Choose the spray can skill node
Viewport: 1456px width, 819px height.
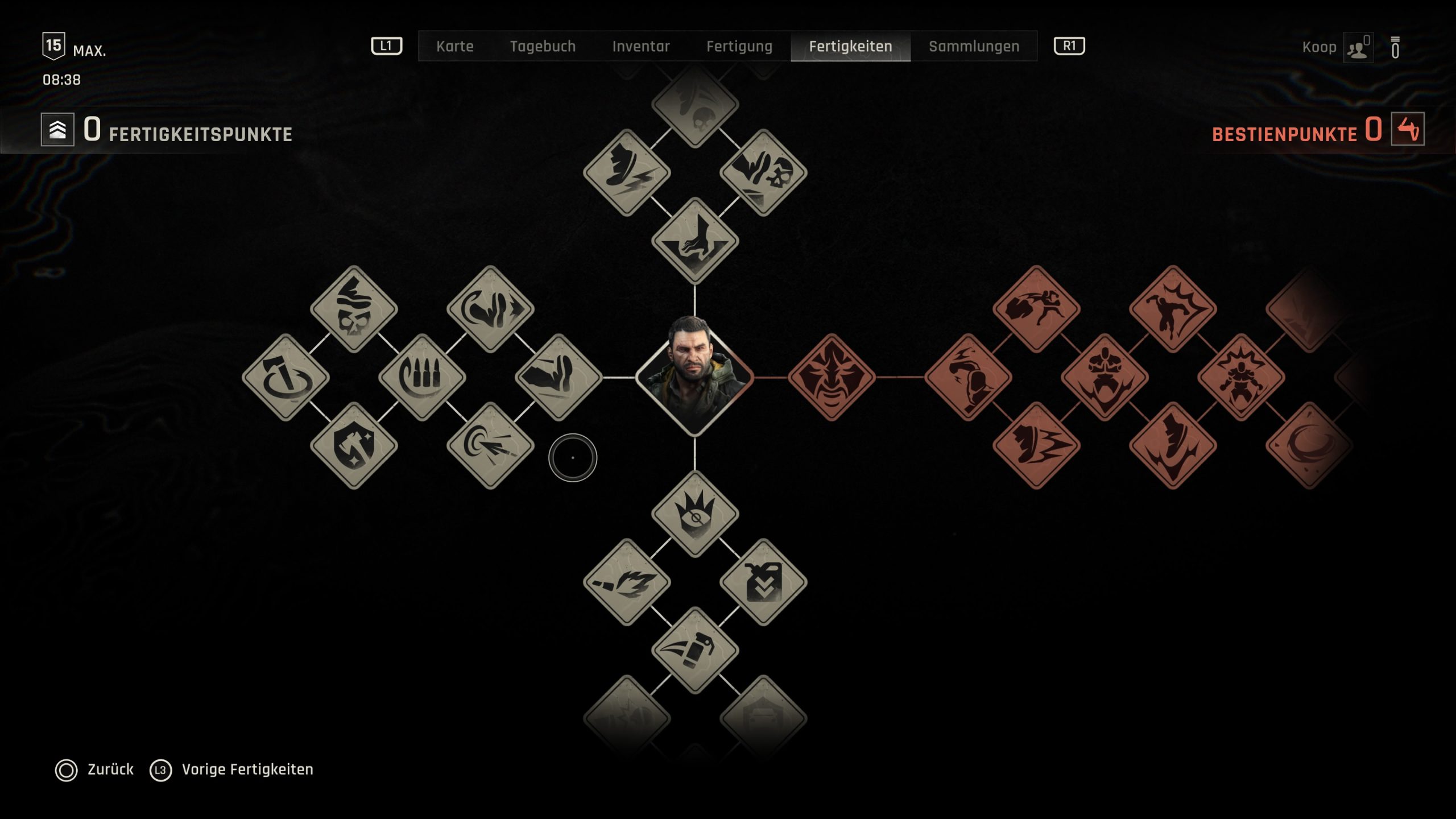(695, 650)
